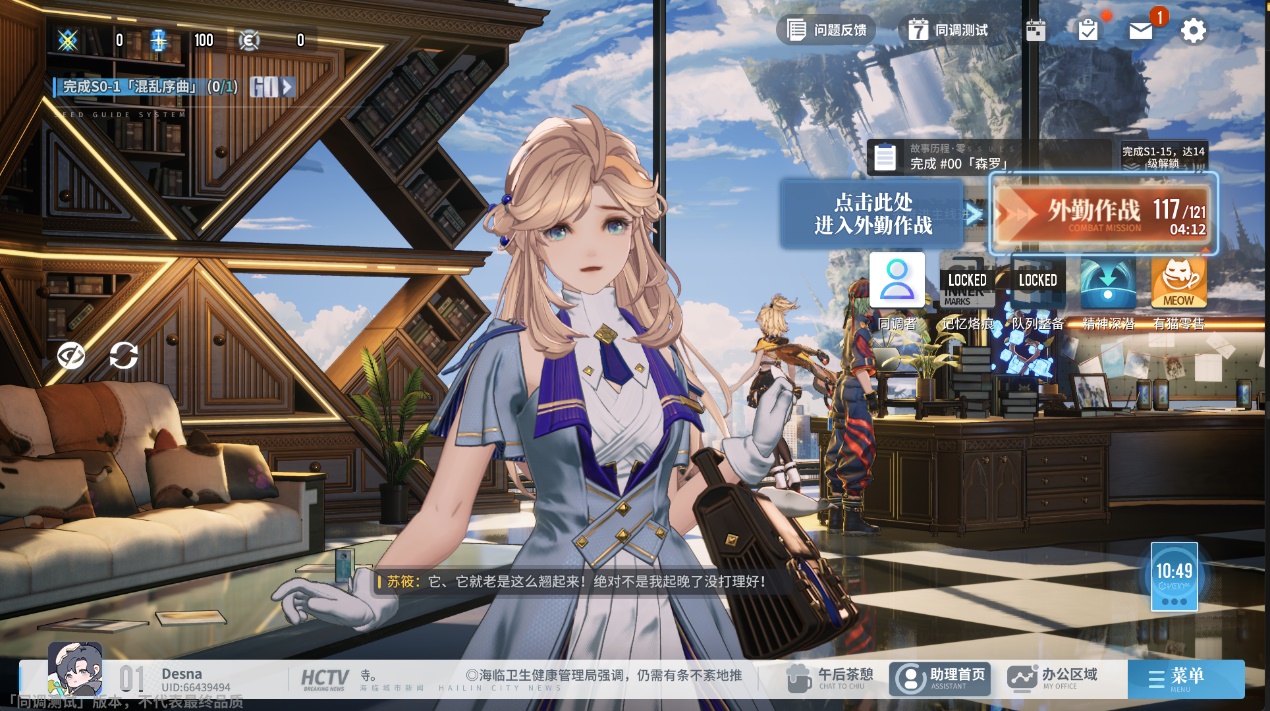Open the 有猫零售 MEOW shop
The image size is (1270, 711).
pyautogui.click(x=1179, y=283)
